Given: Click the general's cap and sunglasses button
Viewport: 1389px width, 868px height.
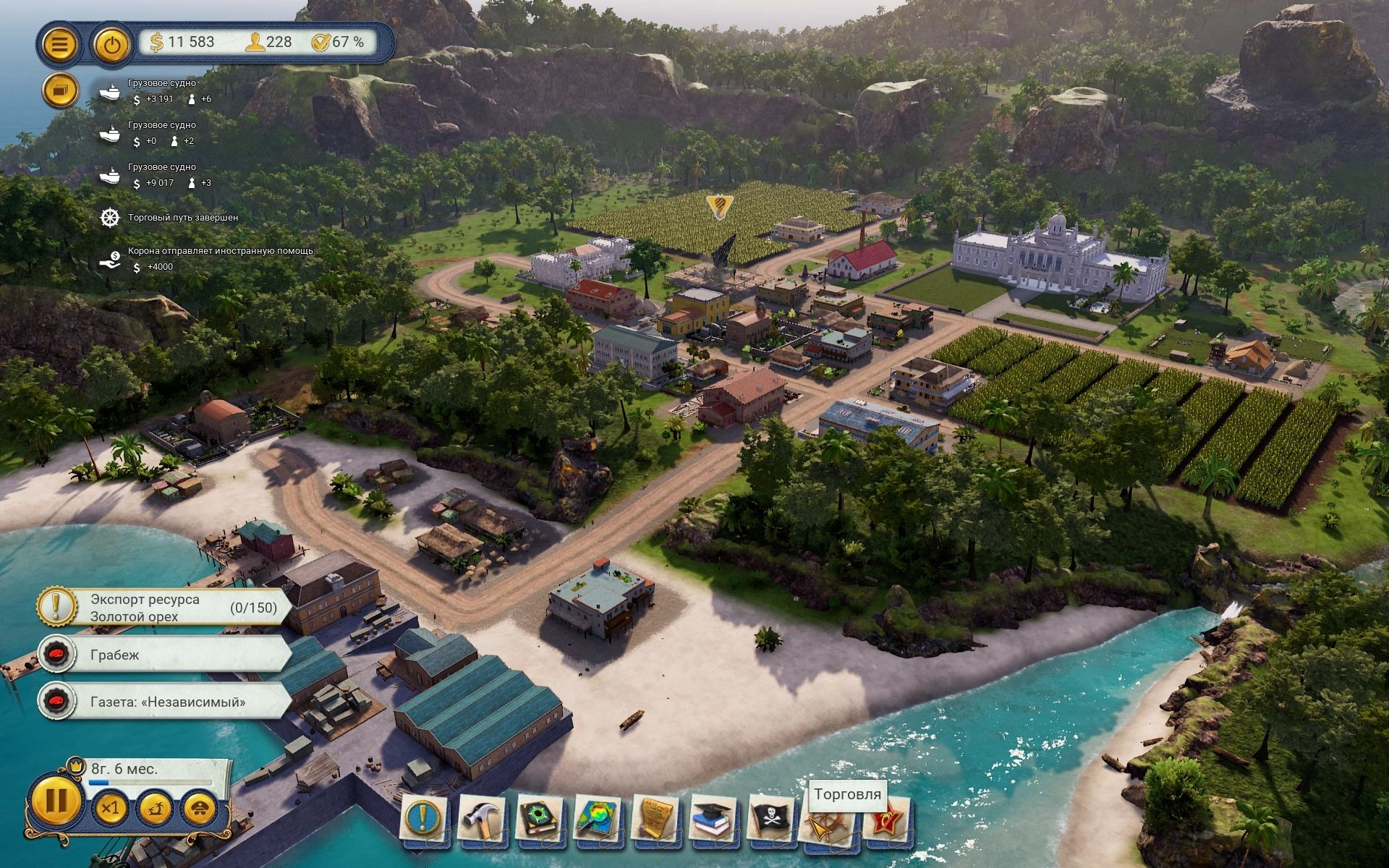Looking at the screenshot, I should [x=200, y=807].
